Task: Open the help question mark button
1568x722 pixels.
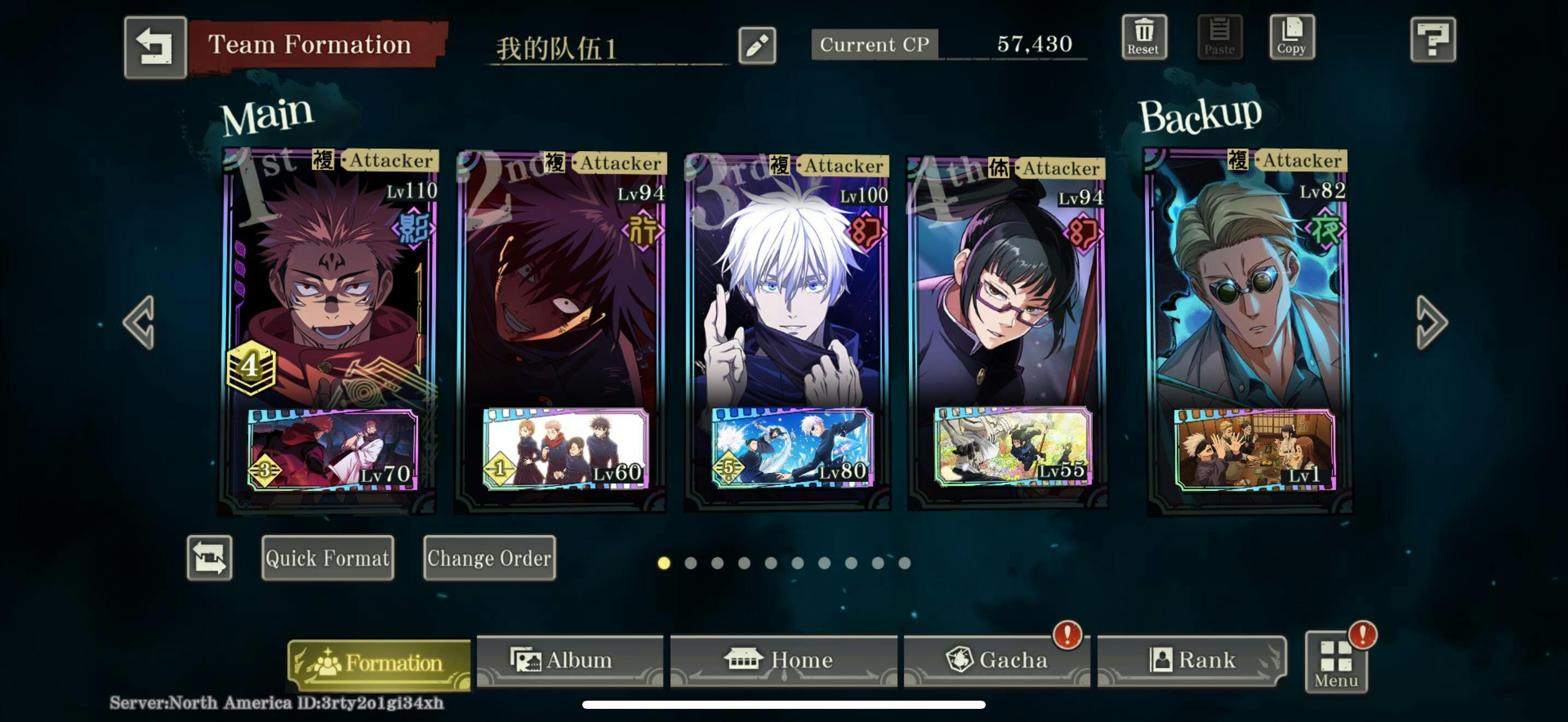Action: point(1432,40)
